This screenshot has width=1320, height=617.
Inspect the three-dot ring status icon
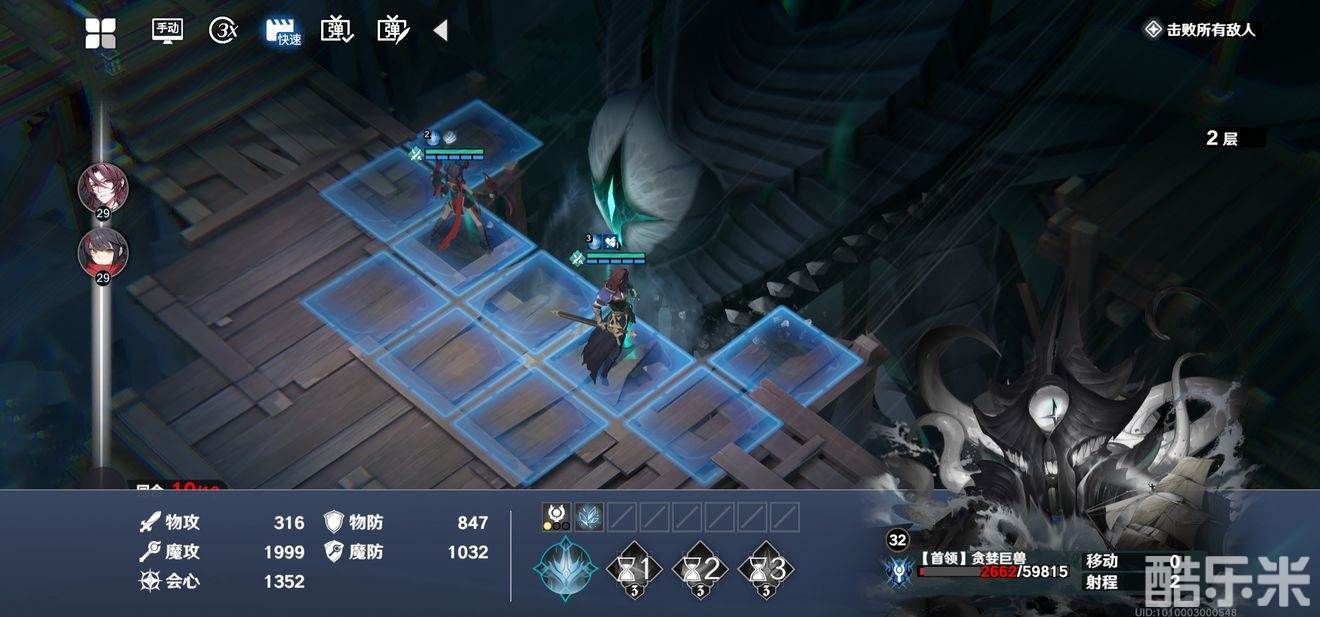coord(557,517)
